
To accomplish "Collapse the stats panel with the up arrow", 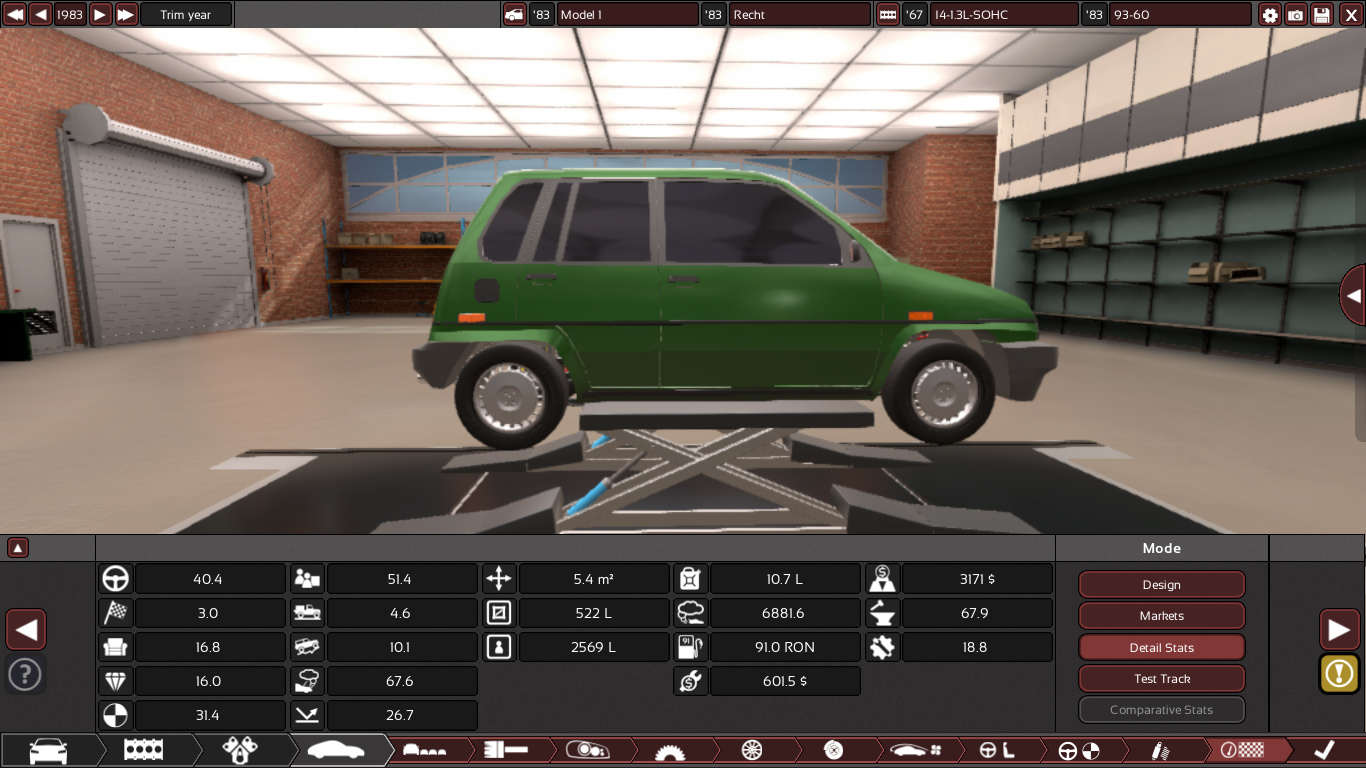I will click(x=18, y=548).
